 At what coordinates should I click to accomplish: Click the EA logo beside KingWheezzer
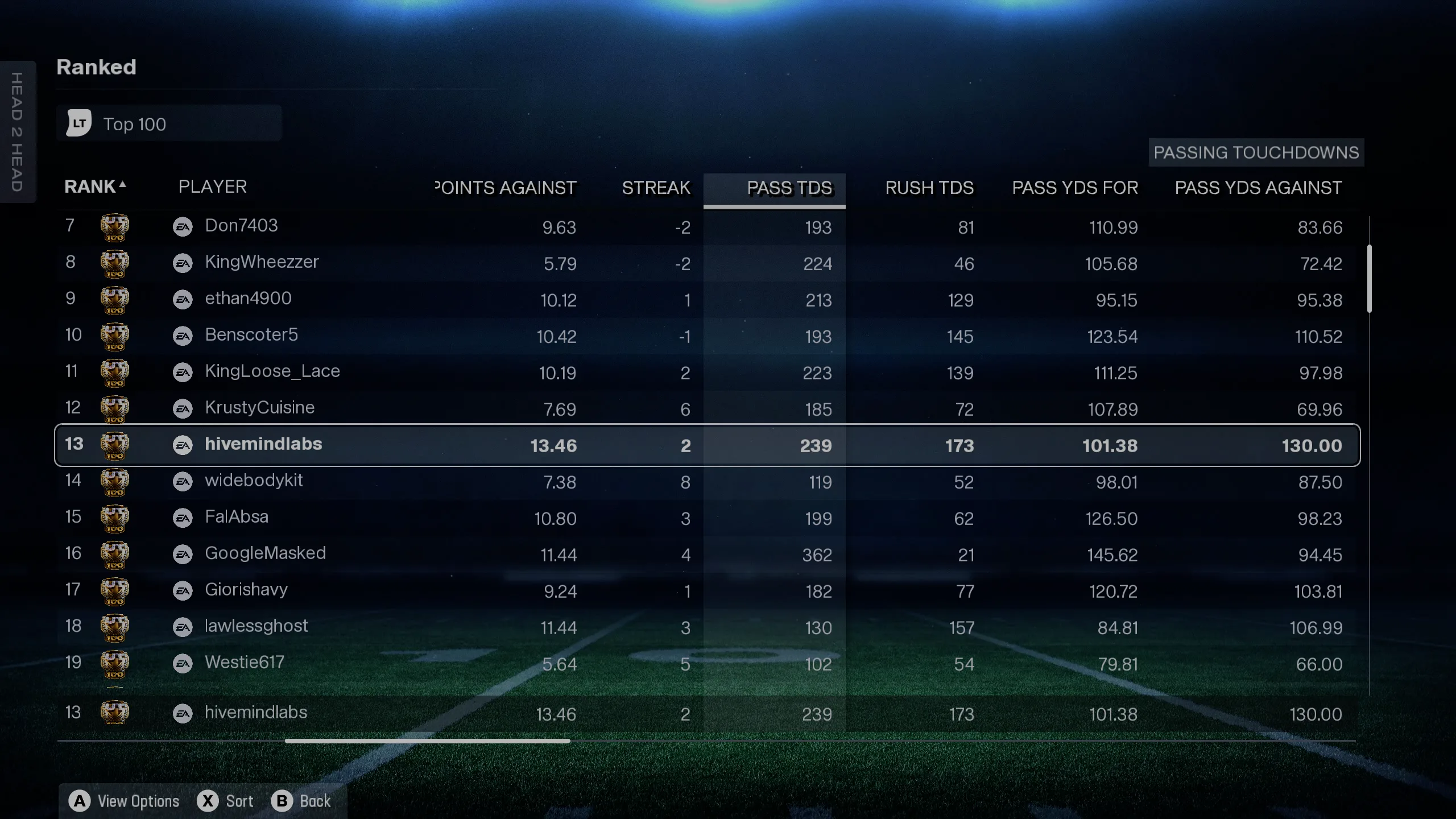(183, 263)
